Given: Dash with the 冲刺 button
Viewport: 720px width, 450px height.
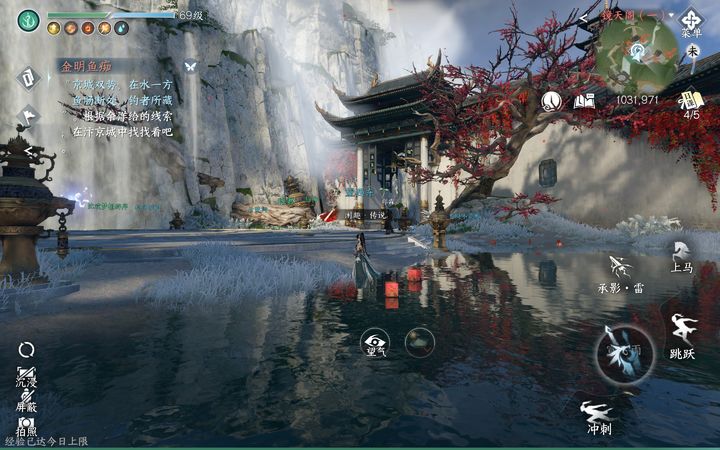Looking at the screenshot, I should tap(598, 417).
